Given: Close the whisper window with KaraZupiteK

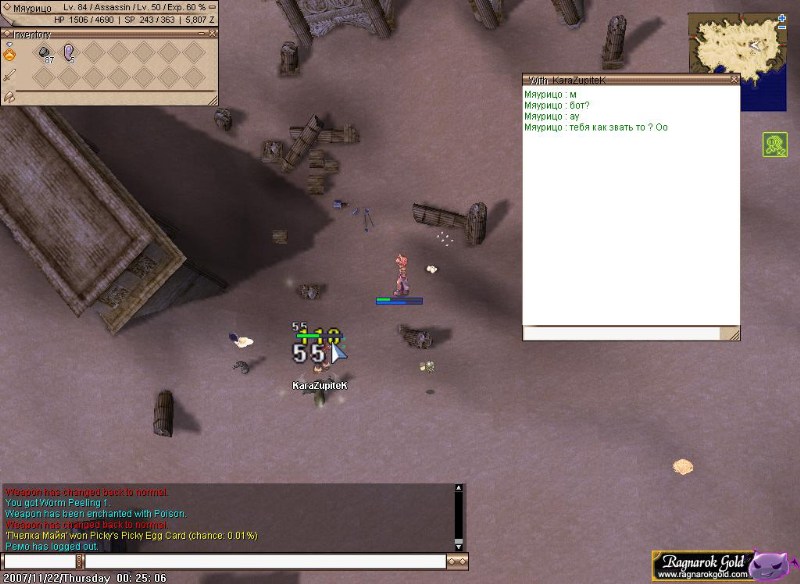Looking at the screenshot, I should click(x=733, y=79).
